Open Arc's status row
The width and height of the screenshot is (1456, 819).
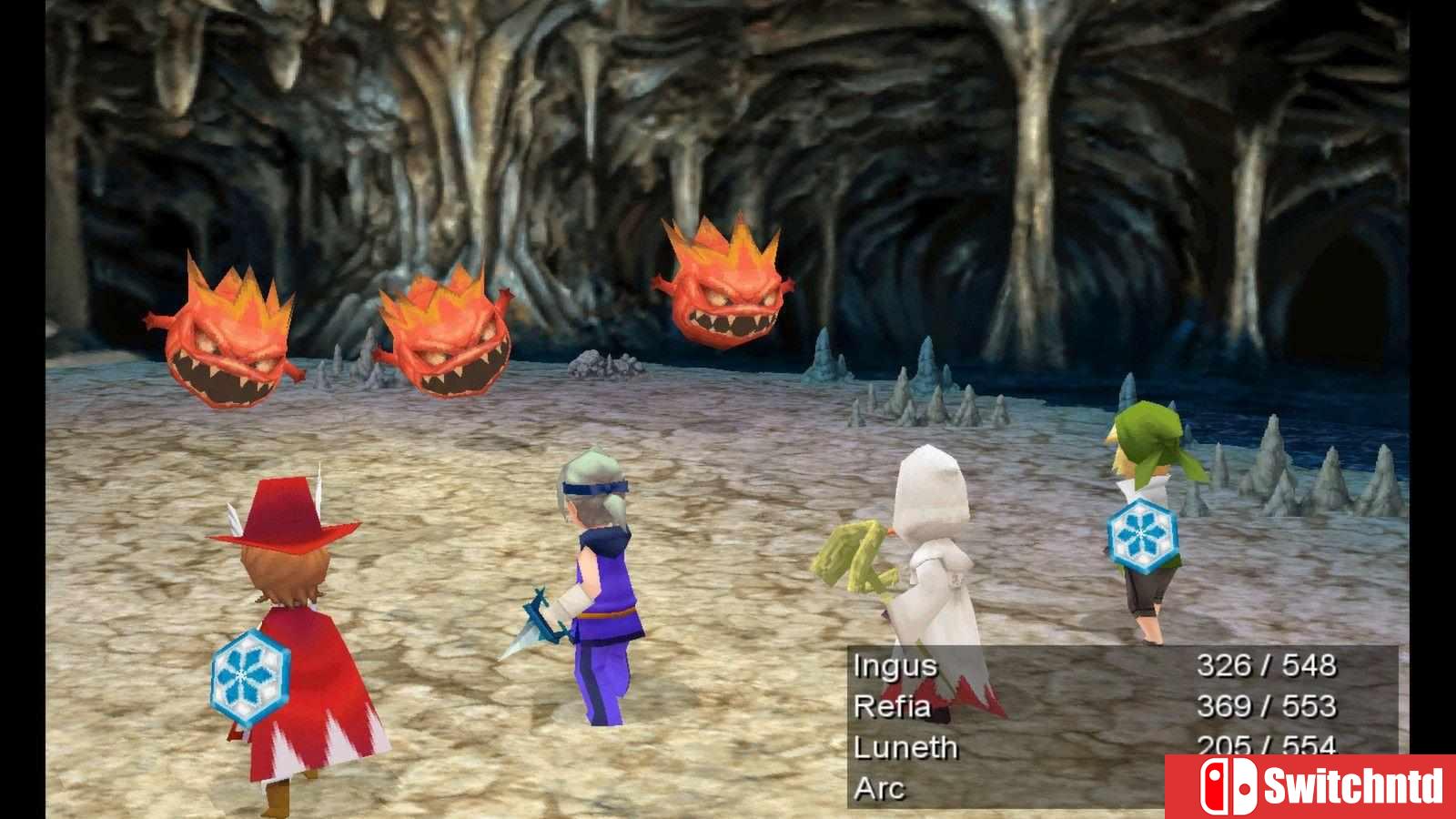click(x=878, y=787)
